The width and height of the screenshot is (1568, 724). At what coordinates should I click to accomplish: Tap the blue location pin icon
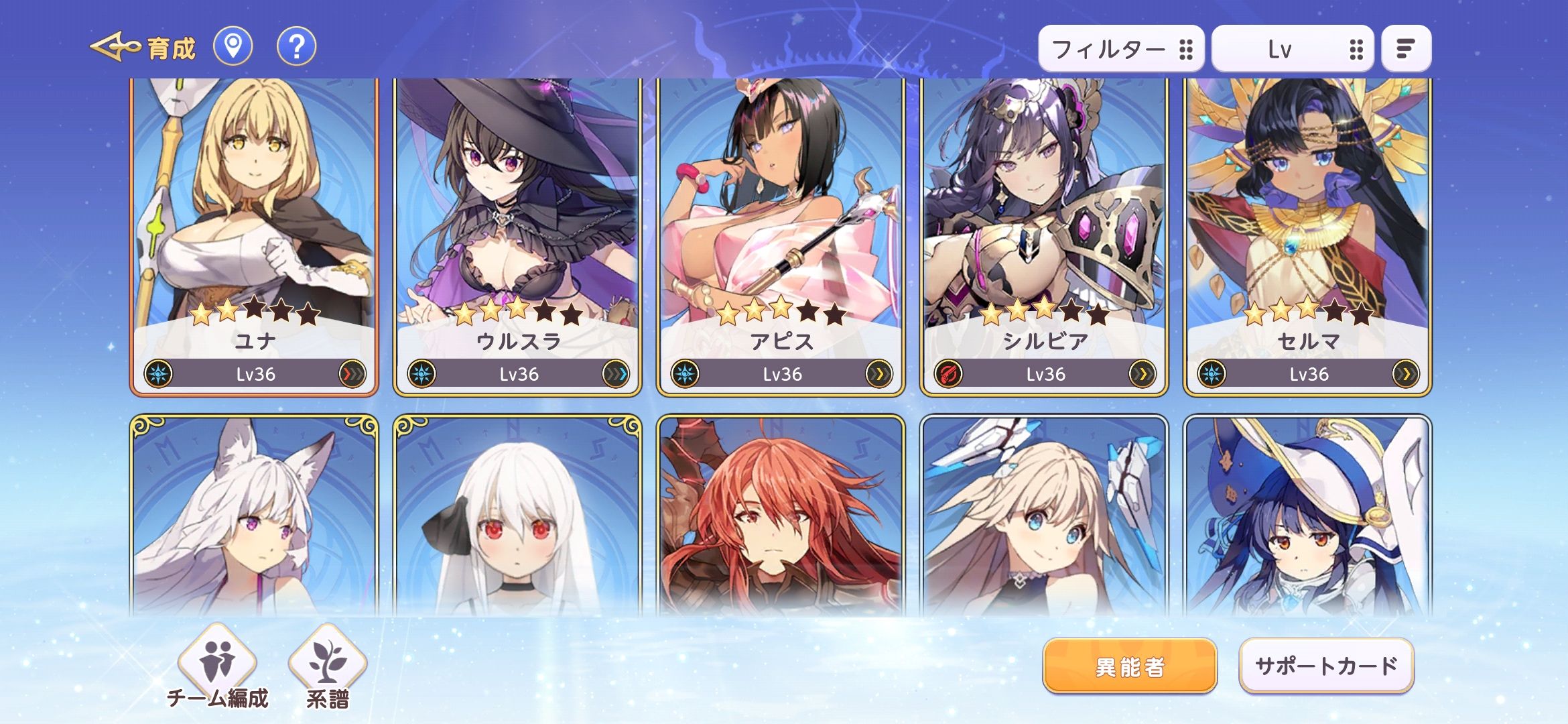(x=233, y=47)
